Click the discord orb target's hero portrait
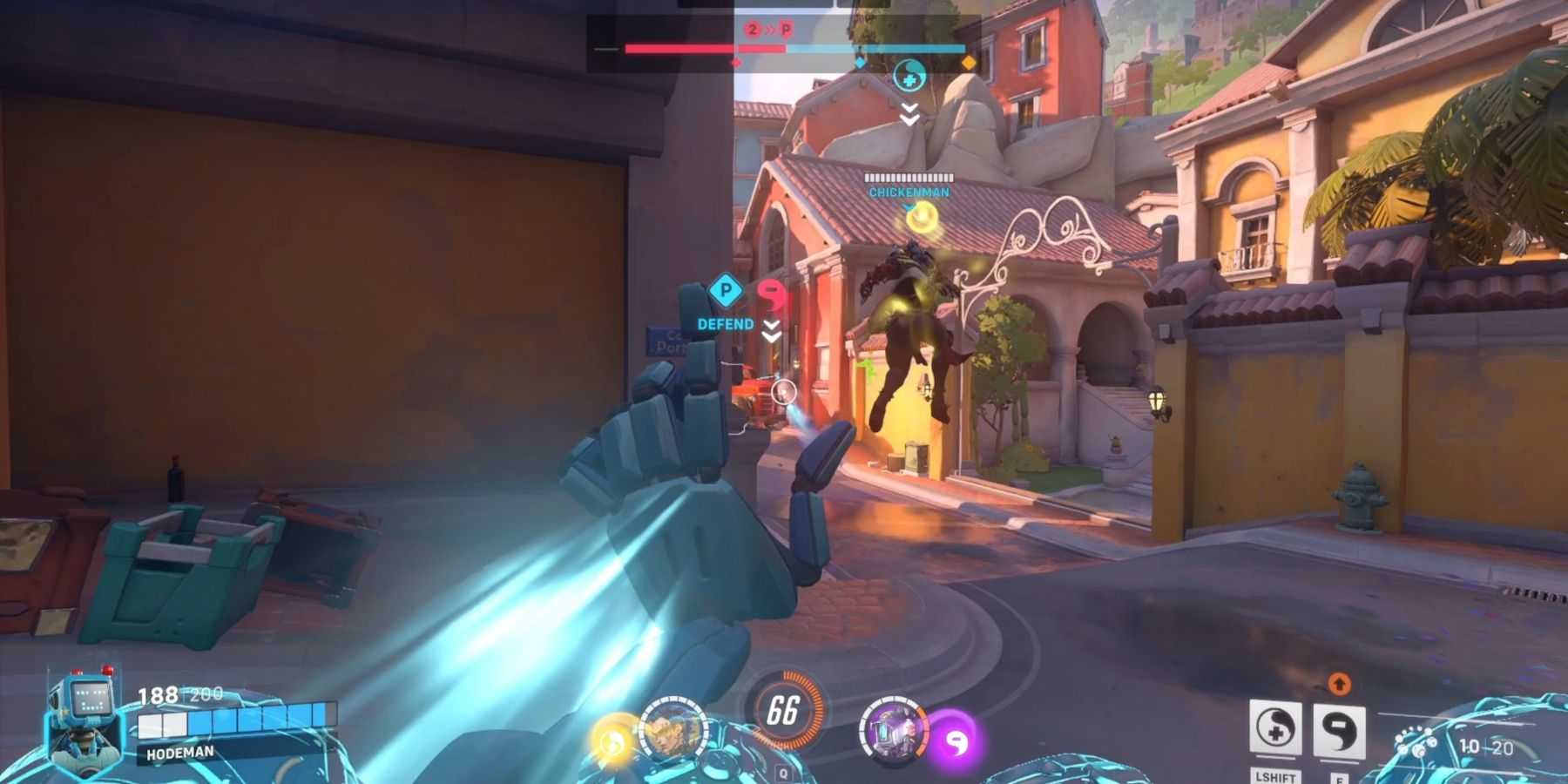 (890, 729)
